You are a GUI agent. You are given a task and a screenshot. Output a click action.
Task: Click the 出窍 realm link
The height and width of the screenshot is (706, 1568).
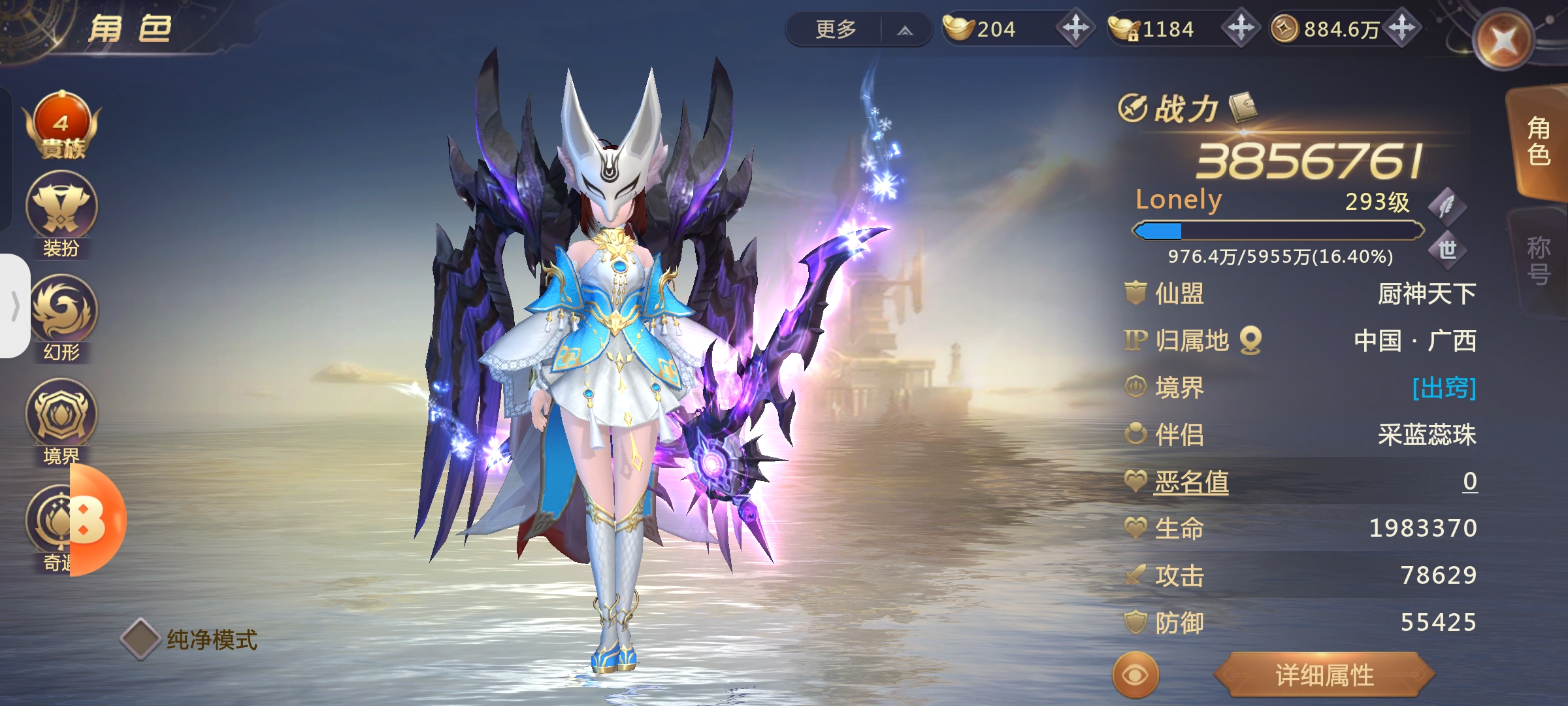1443,388
